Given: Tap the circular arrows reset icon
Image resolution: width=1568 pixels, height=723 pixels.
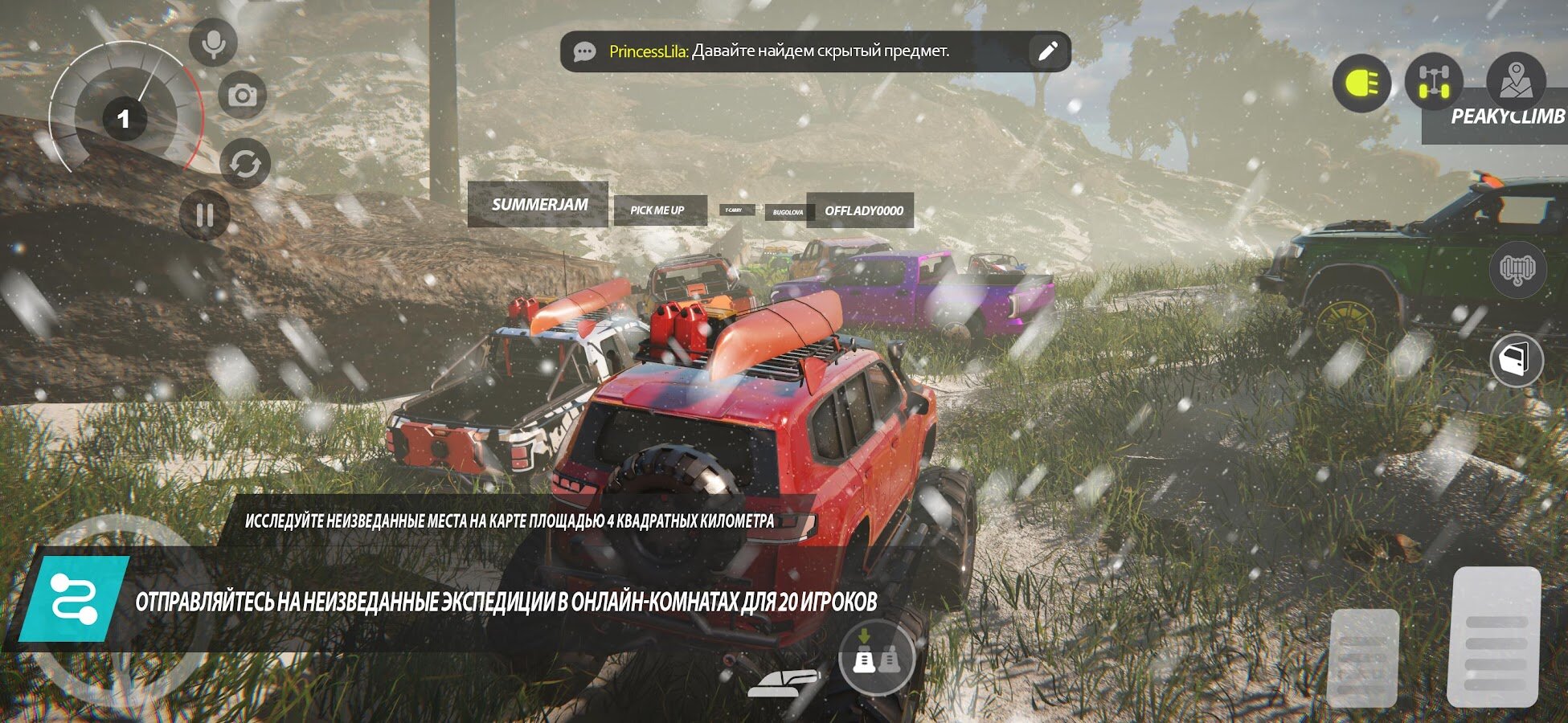Looking at the screenshot, I should [245, 164].
